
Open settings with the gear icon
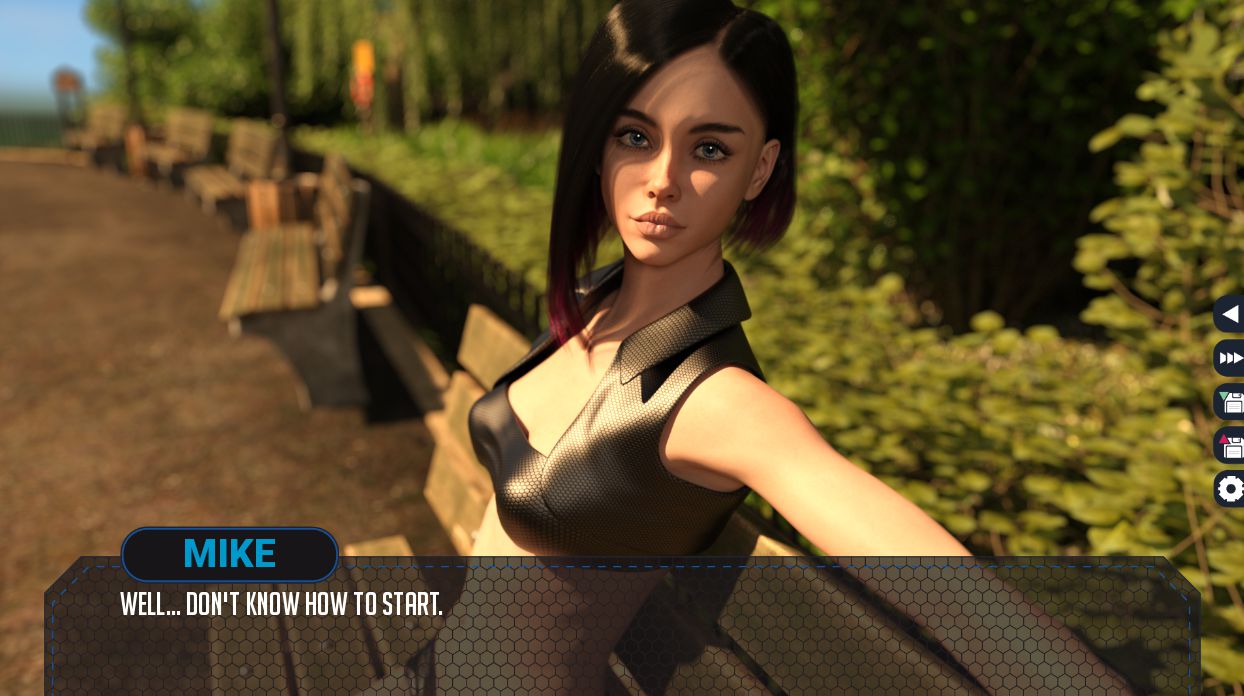(1230, 489)
